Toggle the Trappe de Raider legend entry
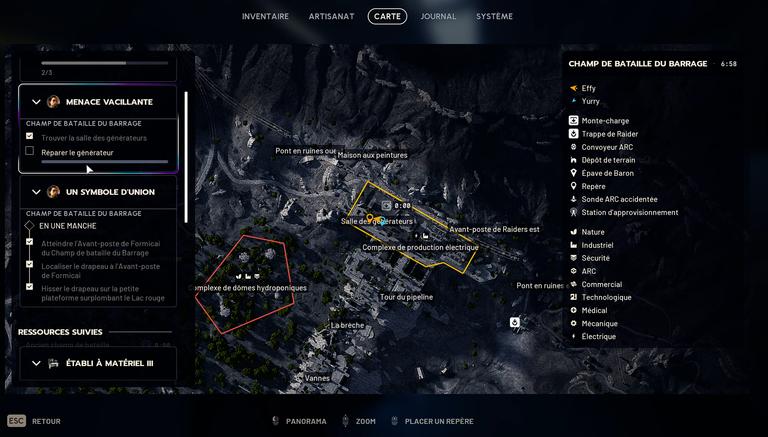The height and width of the screenshot is (437, 768). tap(574, 134)
